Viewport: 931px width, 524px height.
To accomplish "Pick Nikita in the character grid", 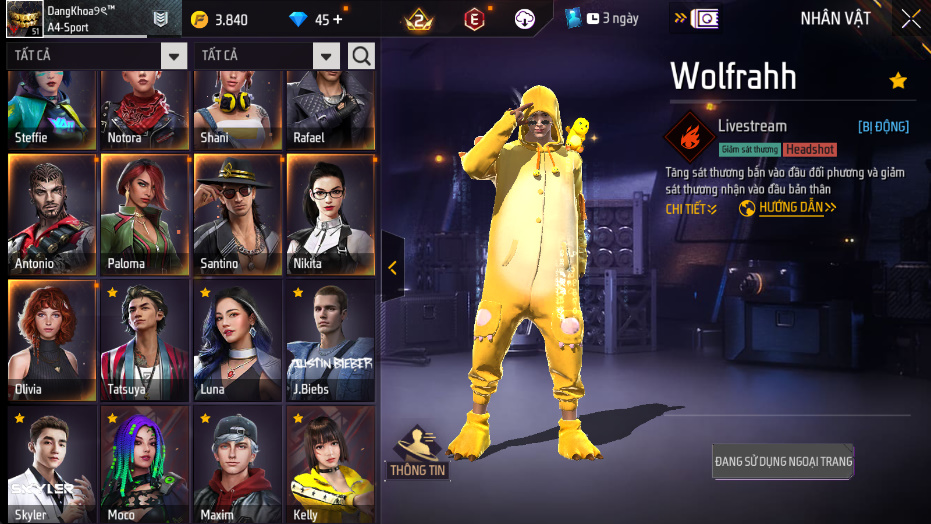I will [x=330, y=214].
